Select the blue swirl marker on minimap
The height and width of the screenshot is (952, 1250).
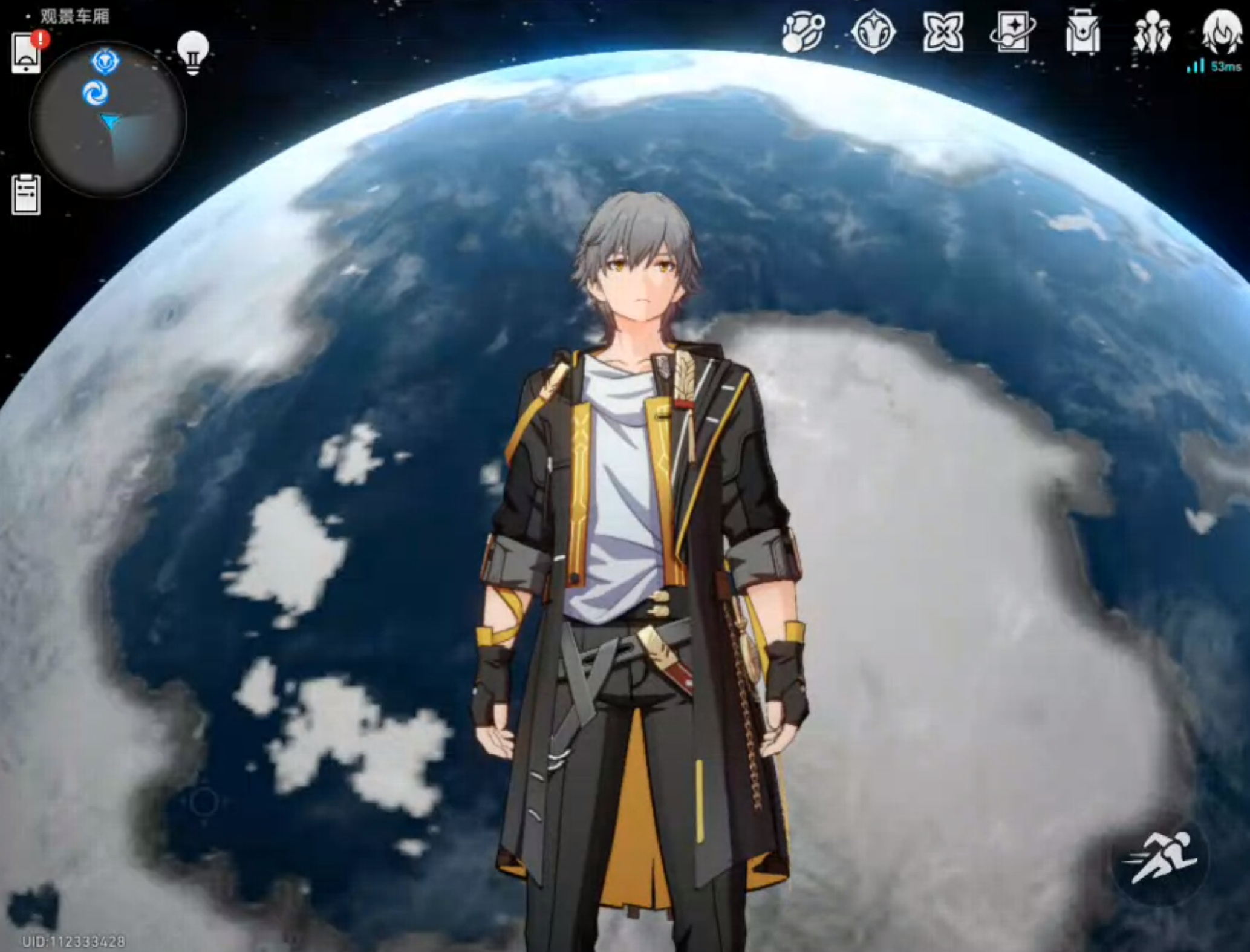[95, 94]
